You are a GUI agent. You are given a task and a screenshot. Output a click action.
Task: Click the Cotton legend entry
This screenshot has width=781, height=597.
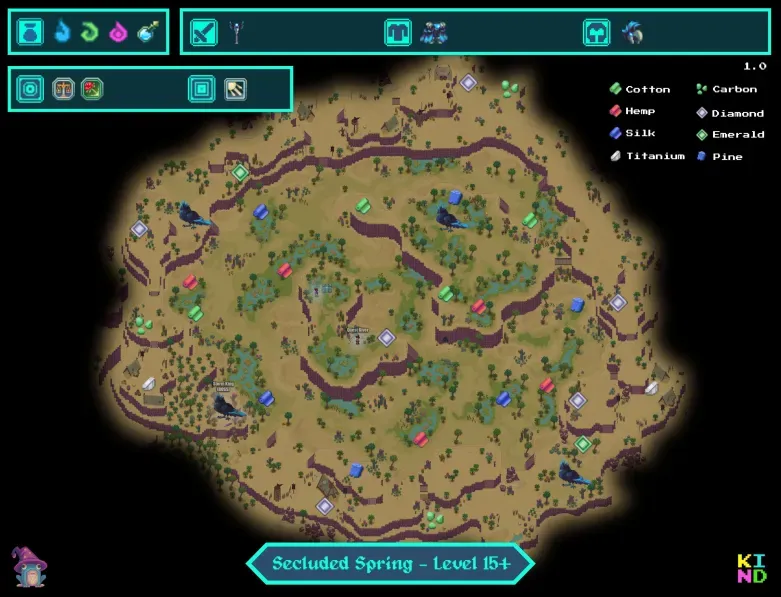(x=640, y=89)
